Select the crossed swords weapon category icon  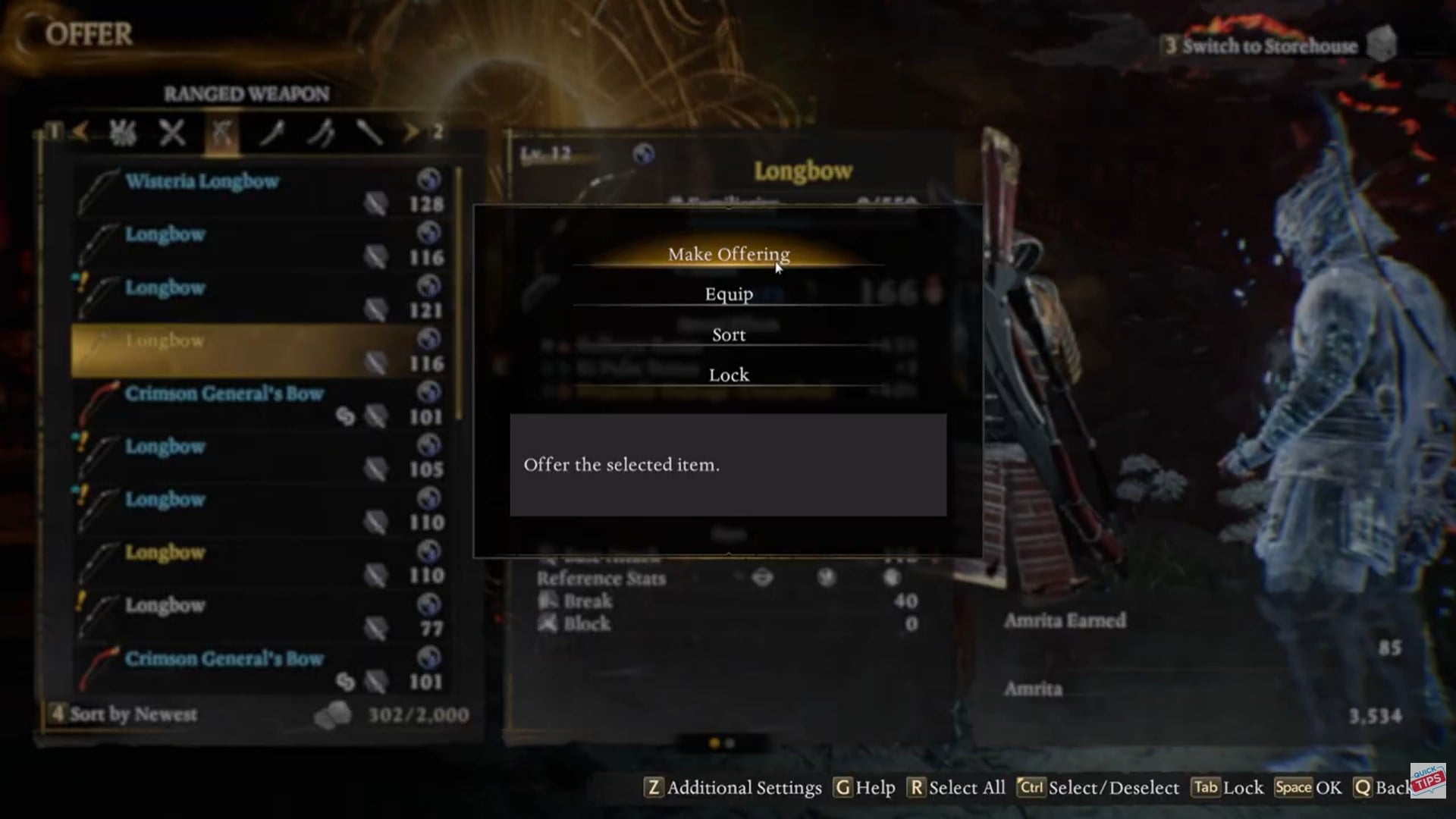(172, 133)
